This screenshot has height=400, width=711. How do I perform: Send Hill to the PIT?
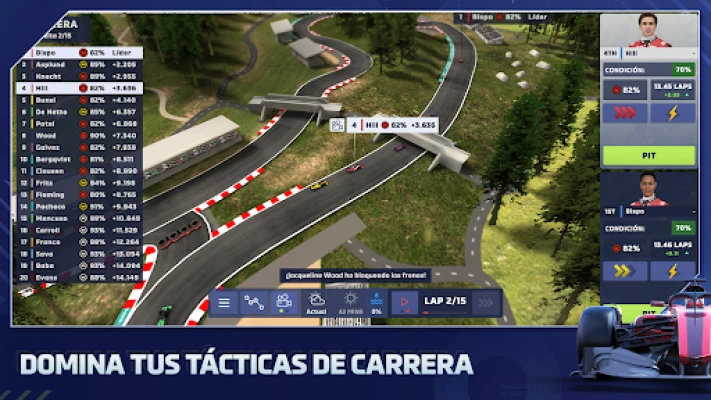coord(648,155)
